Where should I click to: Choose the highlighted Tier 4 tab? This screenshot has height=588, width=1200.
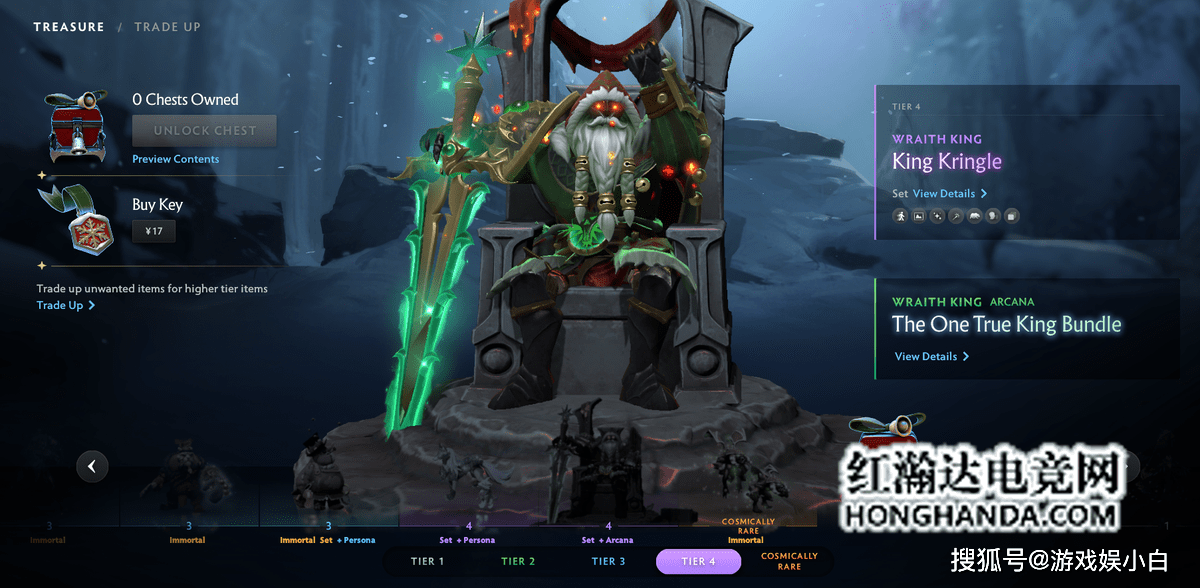[x=698, y=561]
